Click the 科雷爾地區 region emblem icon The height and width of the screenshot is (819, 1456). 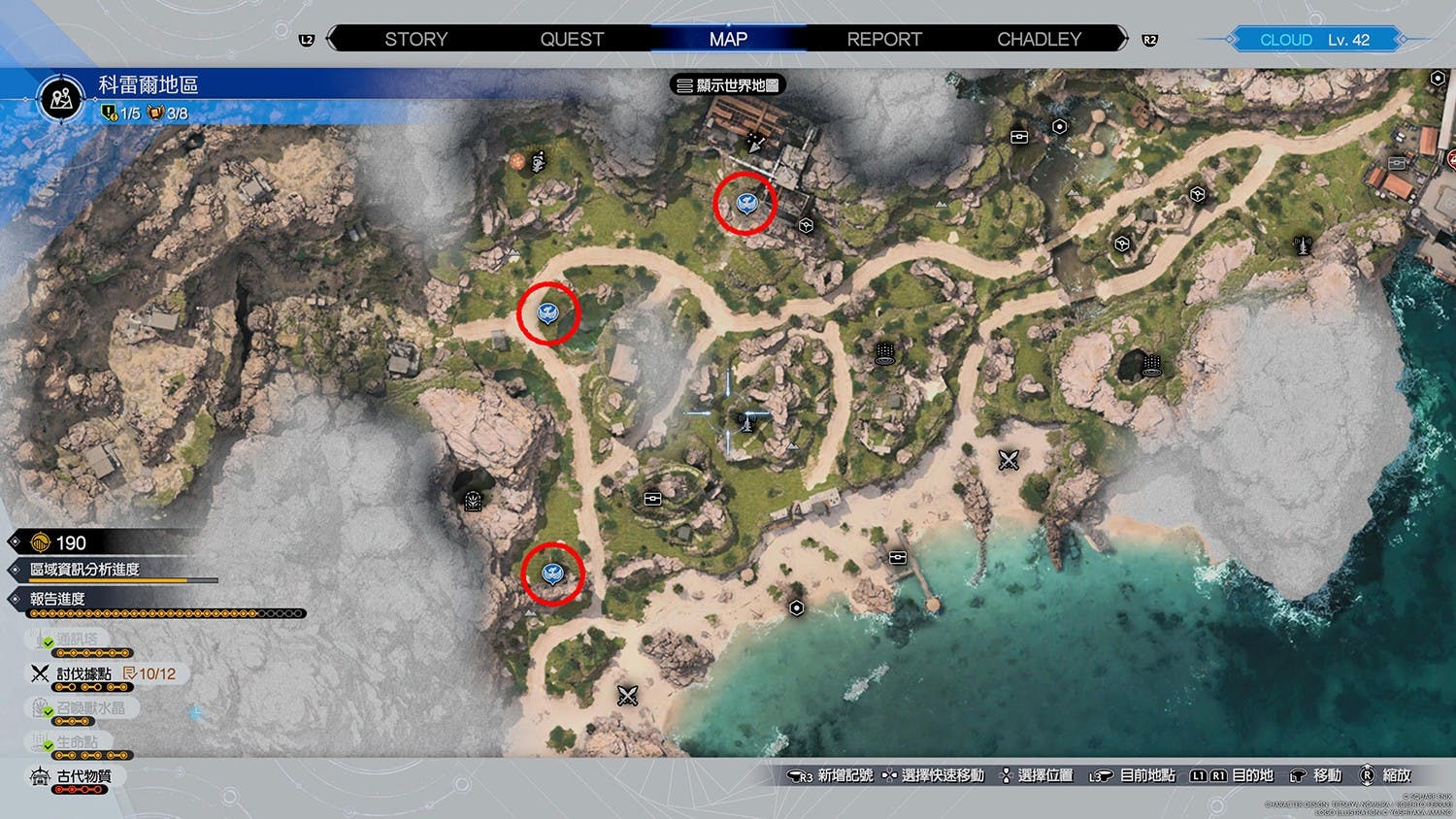click(60, 98)
